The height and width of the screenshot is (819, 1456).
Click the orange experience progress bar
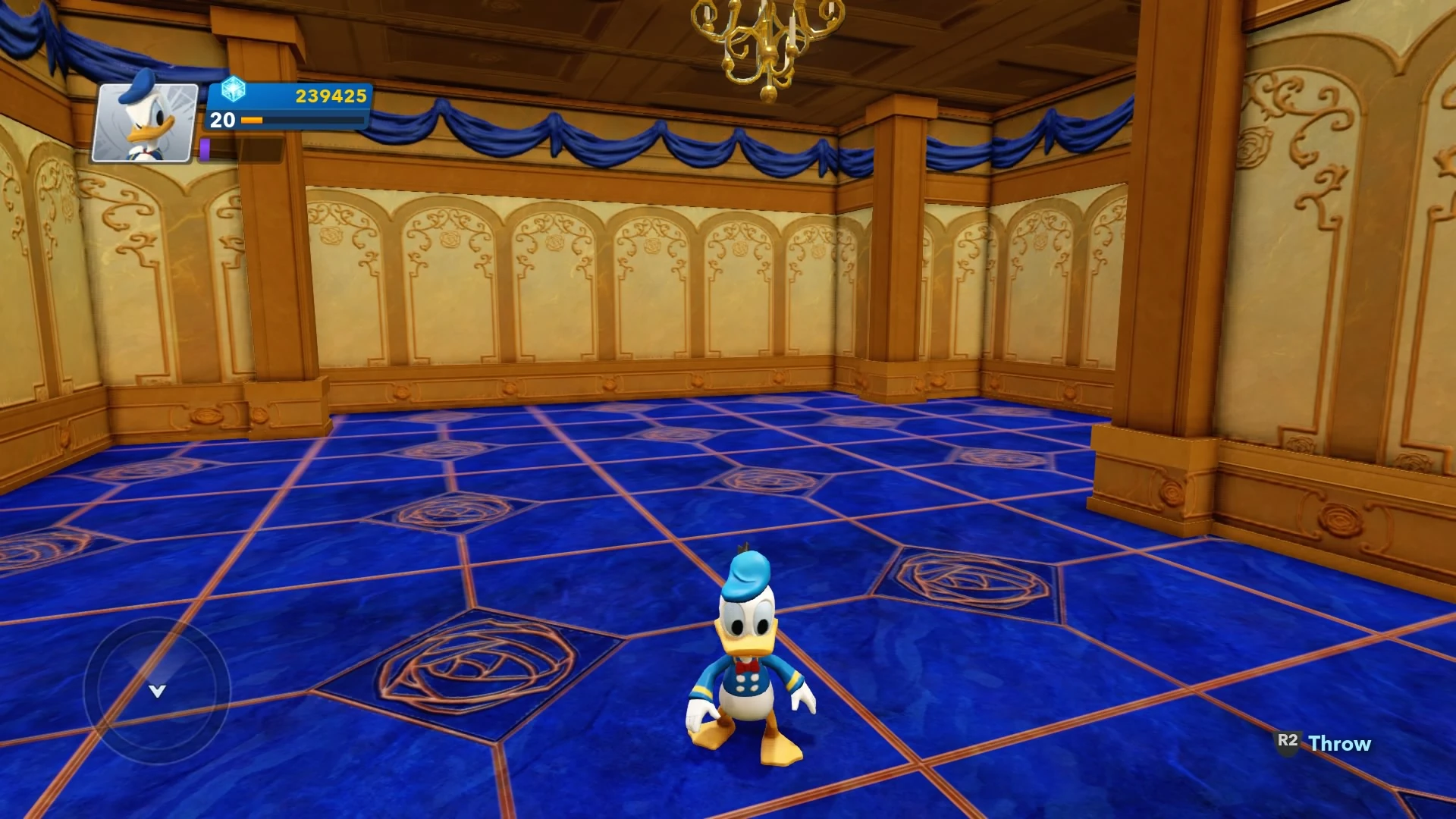pyautogui.click(x=250, y=120)
